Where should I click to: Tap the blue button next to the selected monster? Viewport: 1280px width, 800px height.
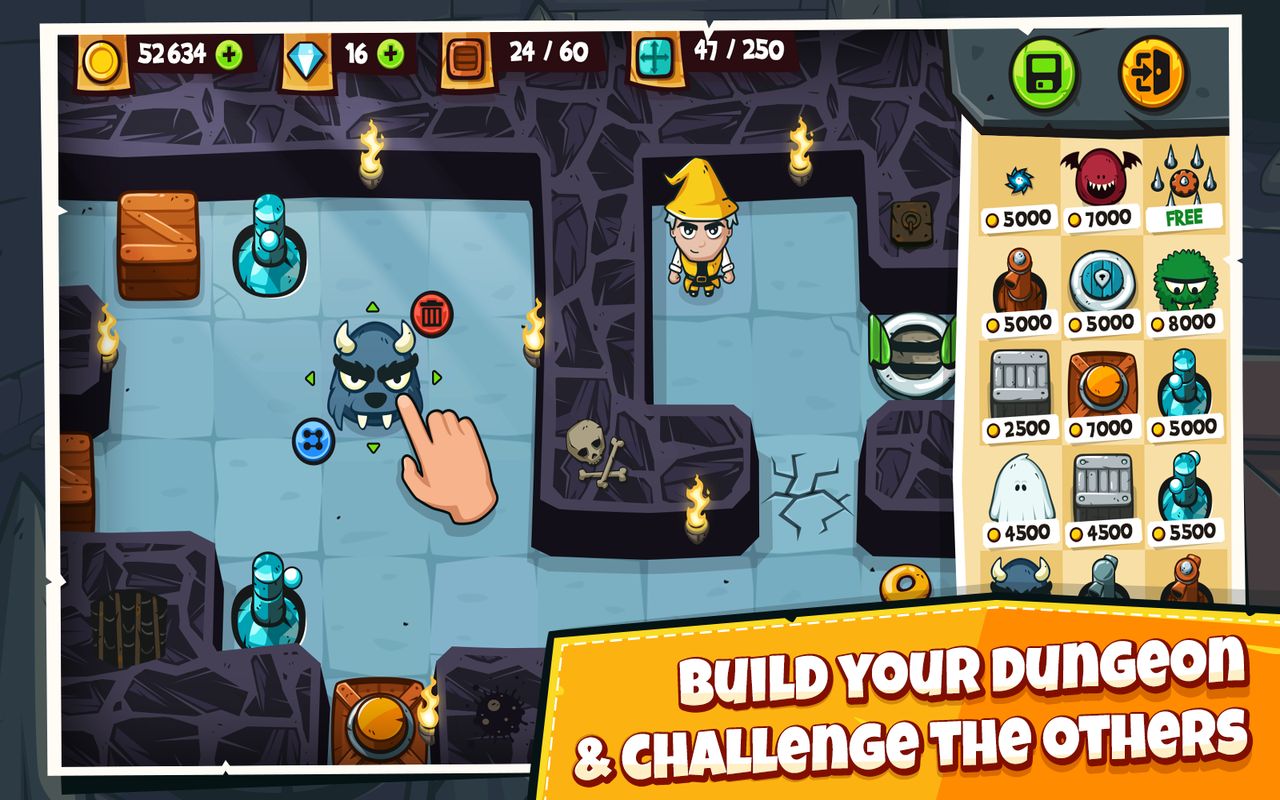[x=312, y=440]
